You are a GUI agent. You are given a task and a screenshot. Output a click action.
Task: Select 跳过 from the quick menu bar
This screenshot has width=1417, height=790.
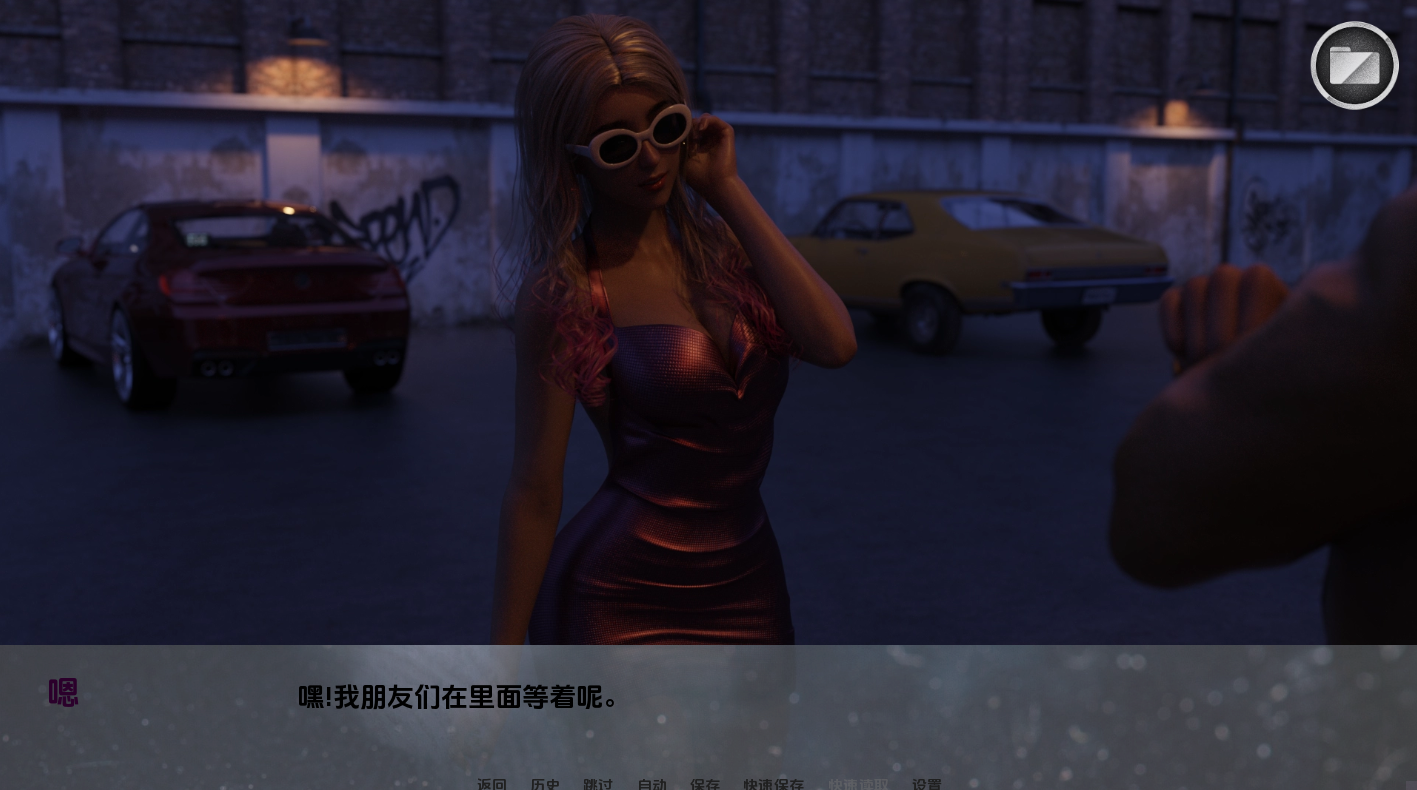(x=598, y=785)
